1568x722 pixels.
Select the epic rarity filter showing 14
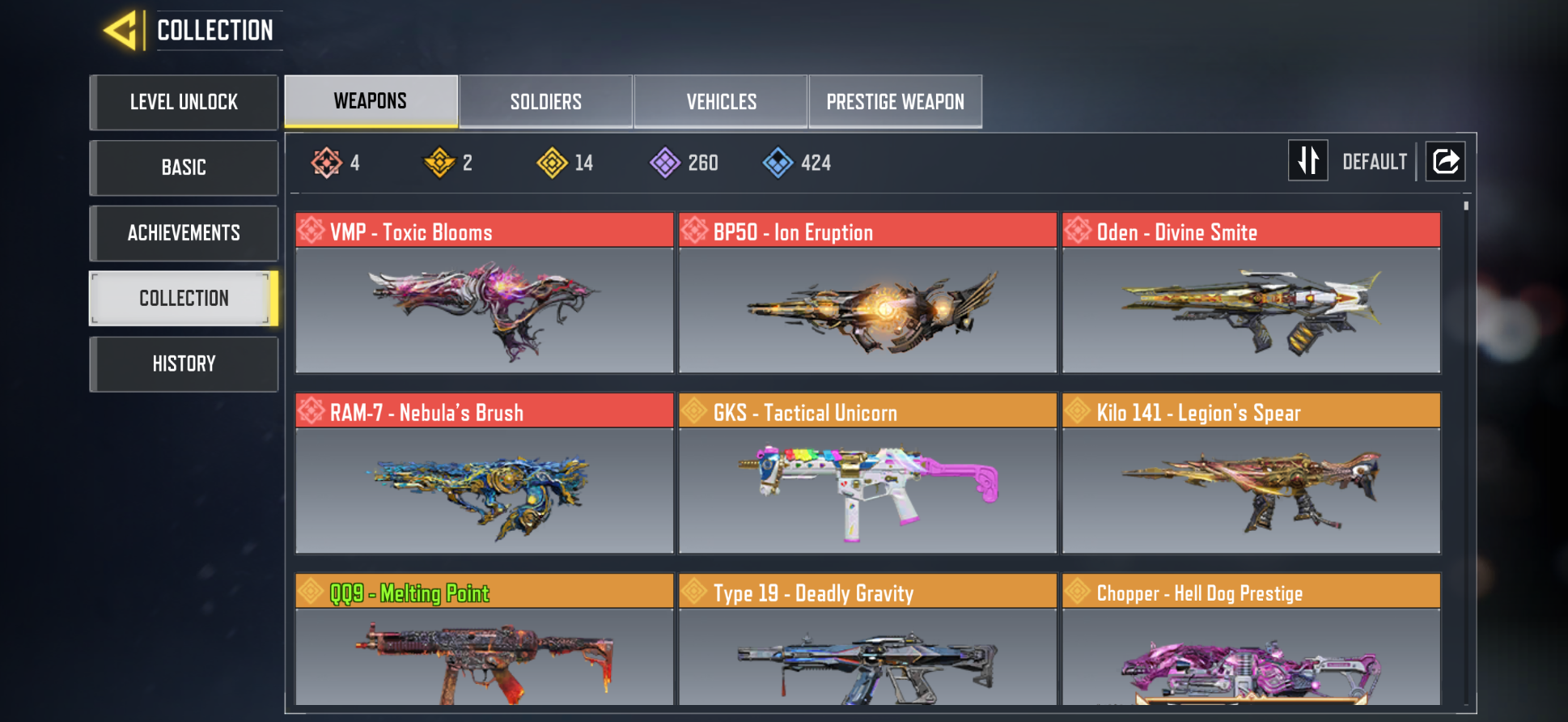tap(553, 162)
